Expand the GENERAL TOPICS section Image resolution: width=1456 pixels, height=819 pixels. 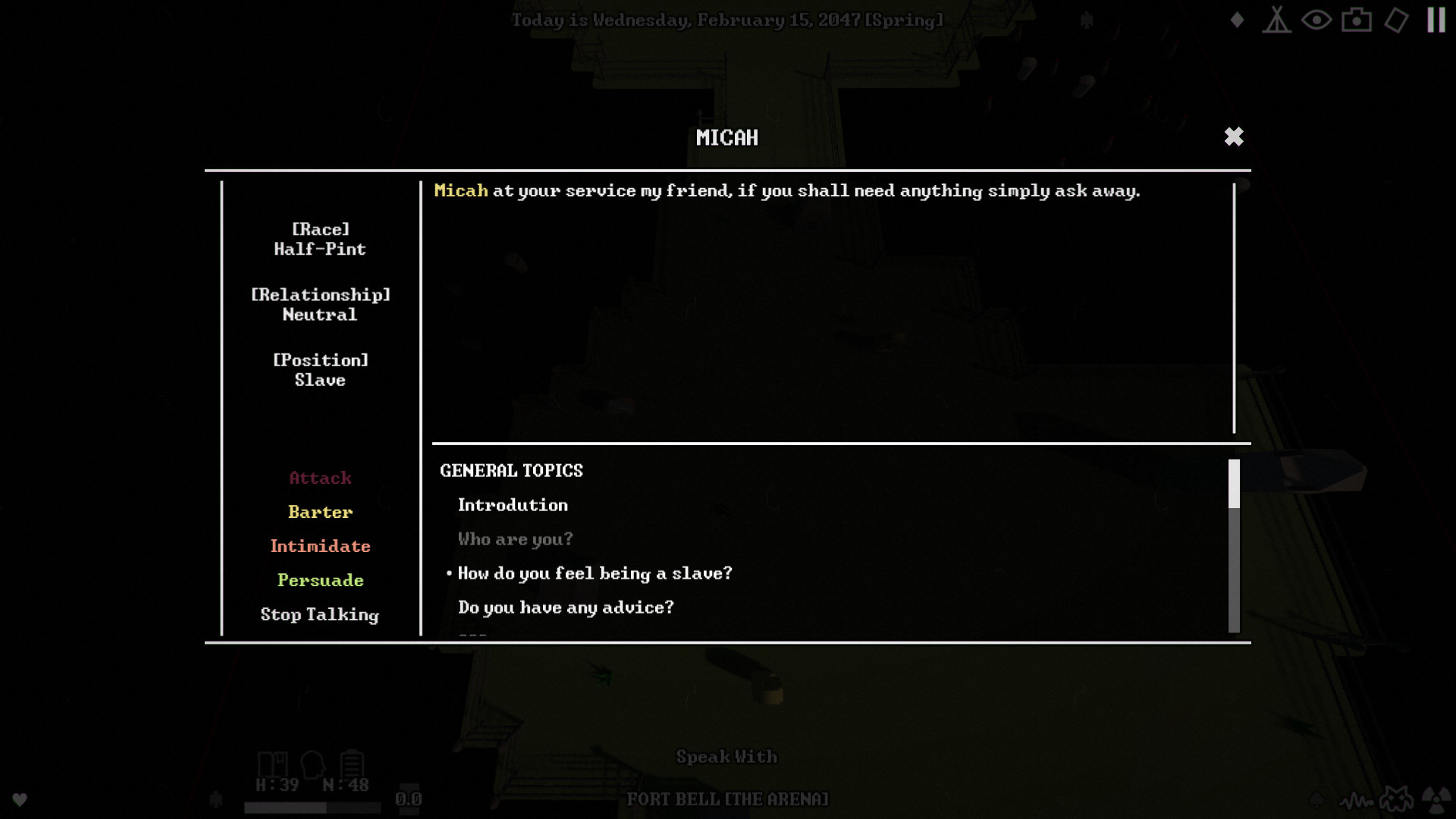tap(511, 470)
